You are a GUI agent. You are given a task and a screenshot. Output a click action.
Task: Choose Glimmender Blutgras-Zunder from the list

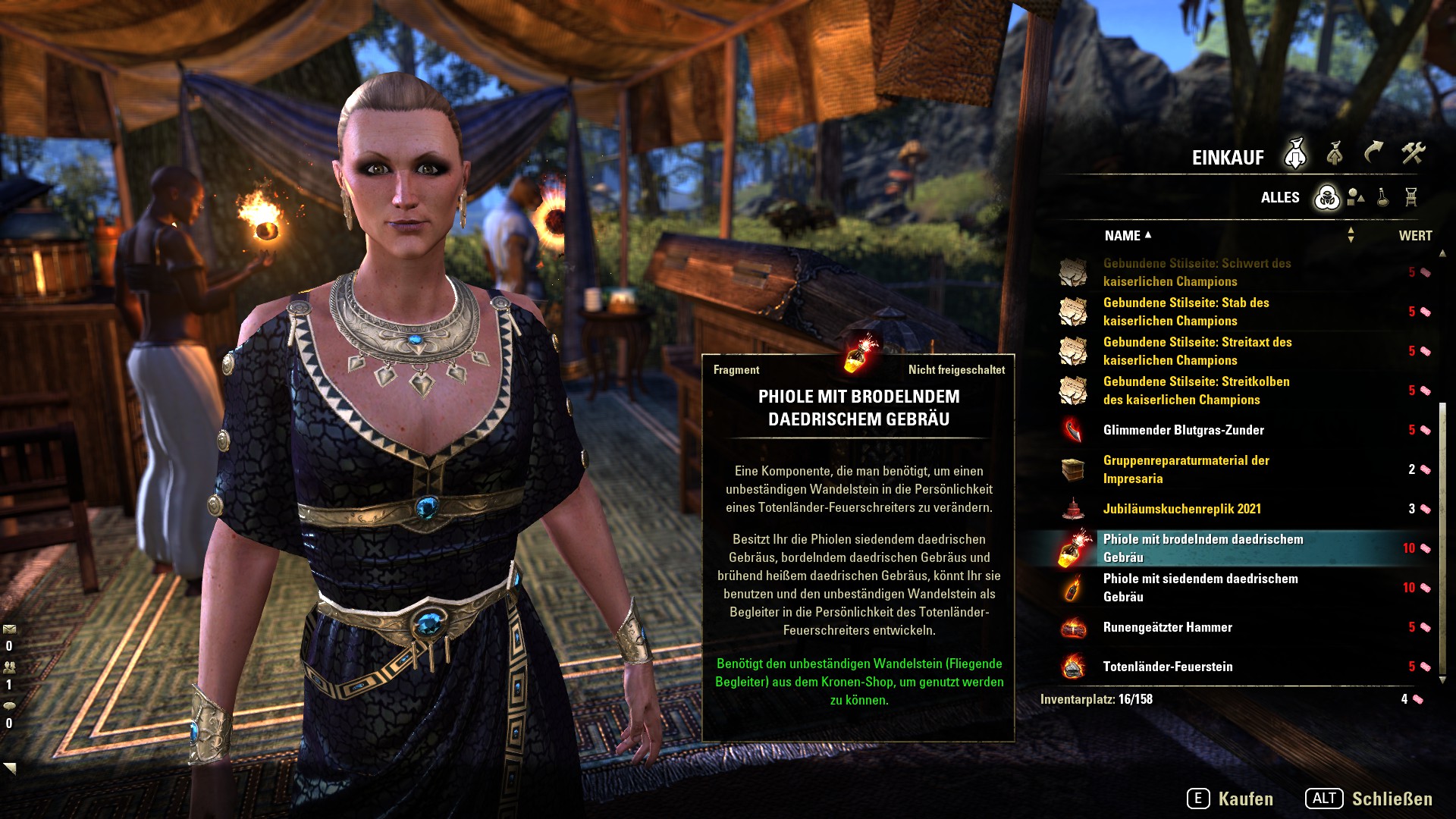point(1183,430)
